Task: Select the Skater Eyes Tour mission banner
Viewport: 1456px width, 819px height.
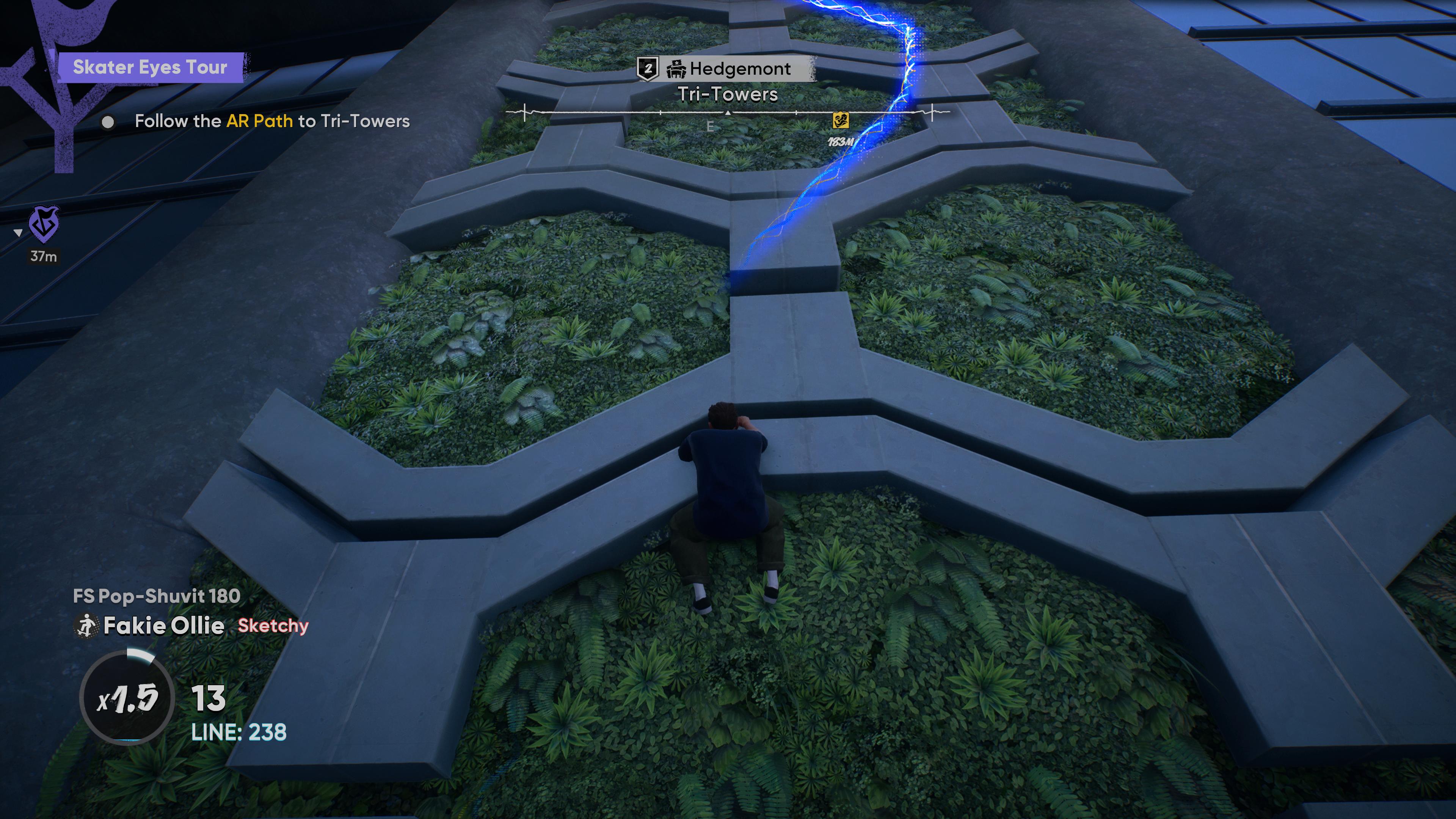Action: pos(150,67)
